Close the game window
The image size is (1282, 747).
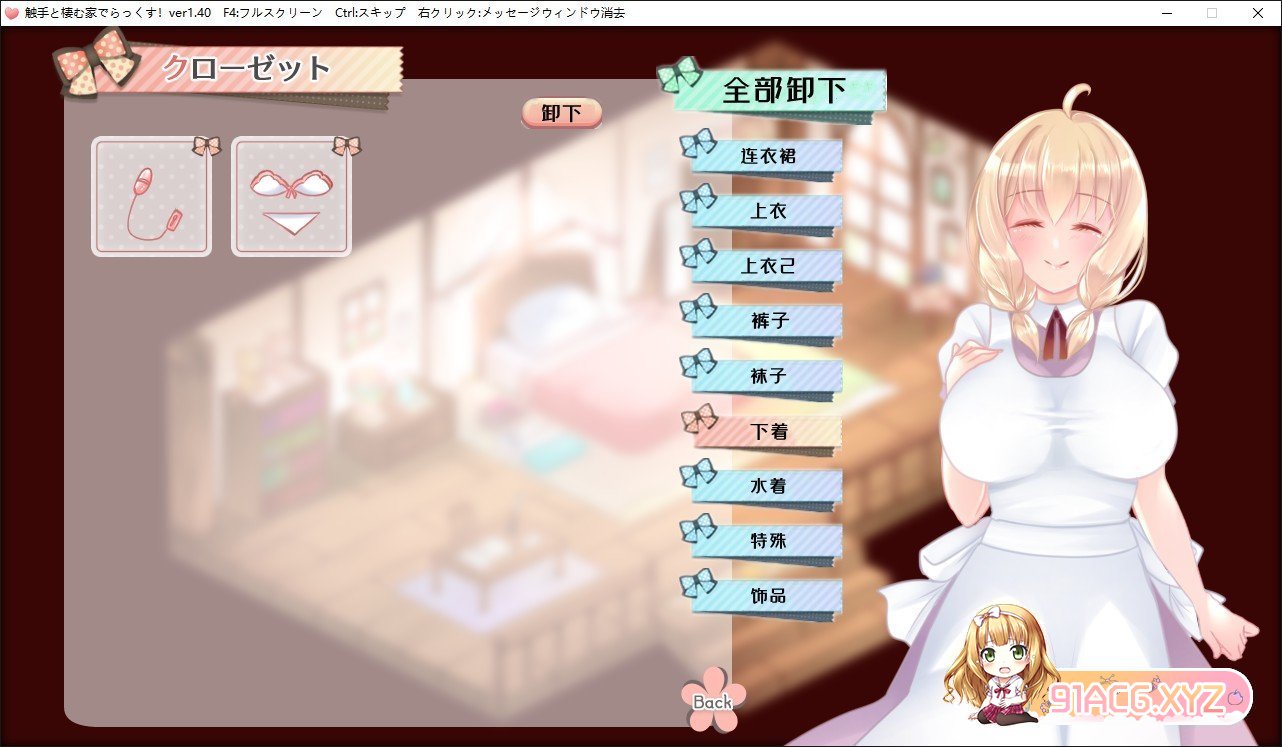(1257, 13)
